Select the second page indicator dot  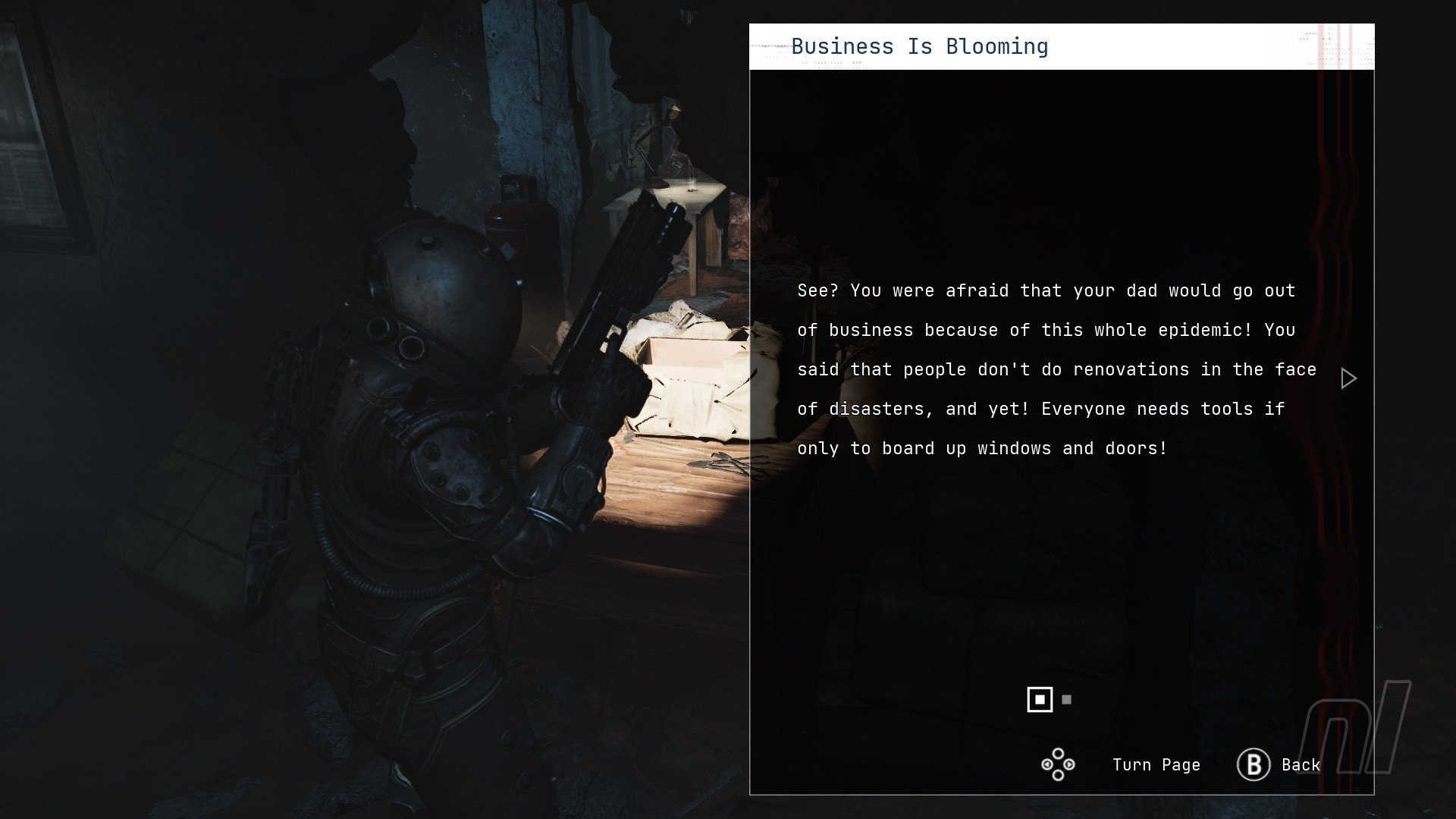[1067, 700]
